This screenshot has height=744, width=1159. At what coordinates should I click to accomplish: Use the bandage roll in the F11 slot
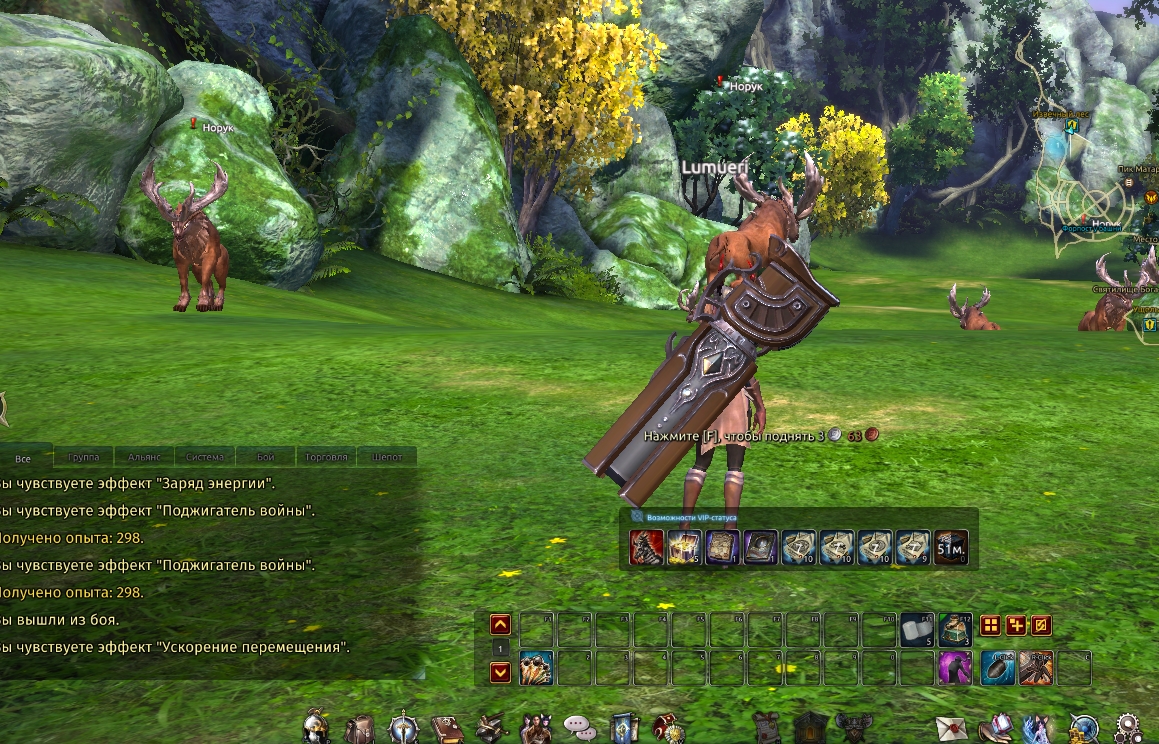click(x=917, y=629)
